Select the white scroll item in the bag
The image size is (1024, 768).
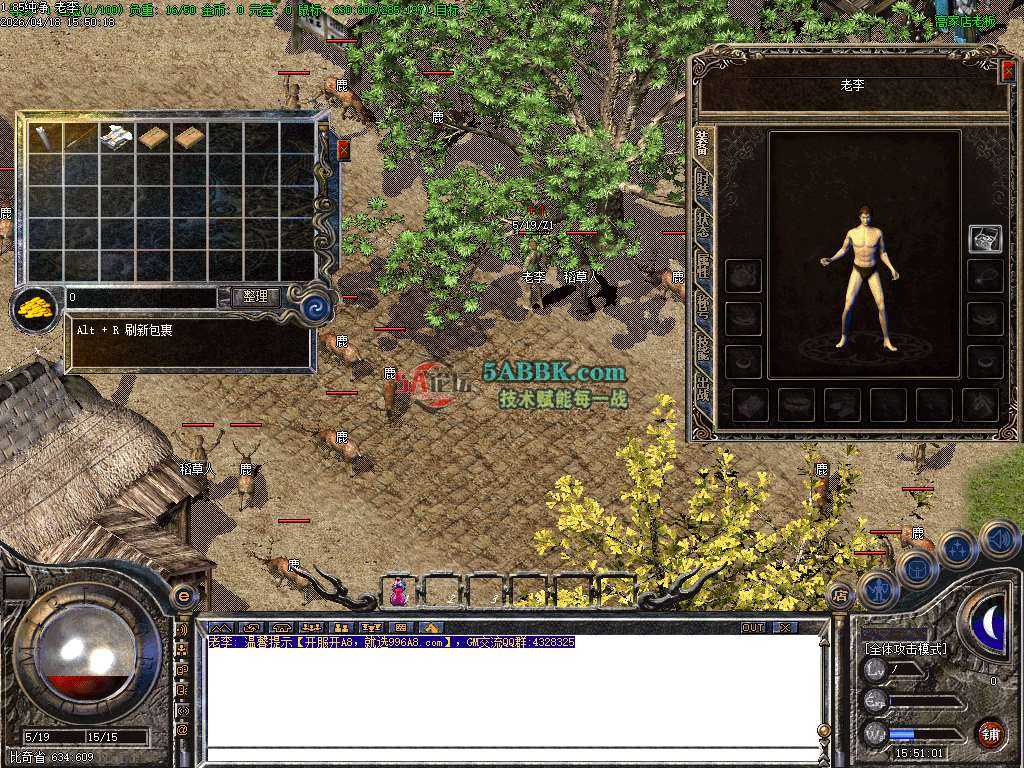click(117, 138)
